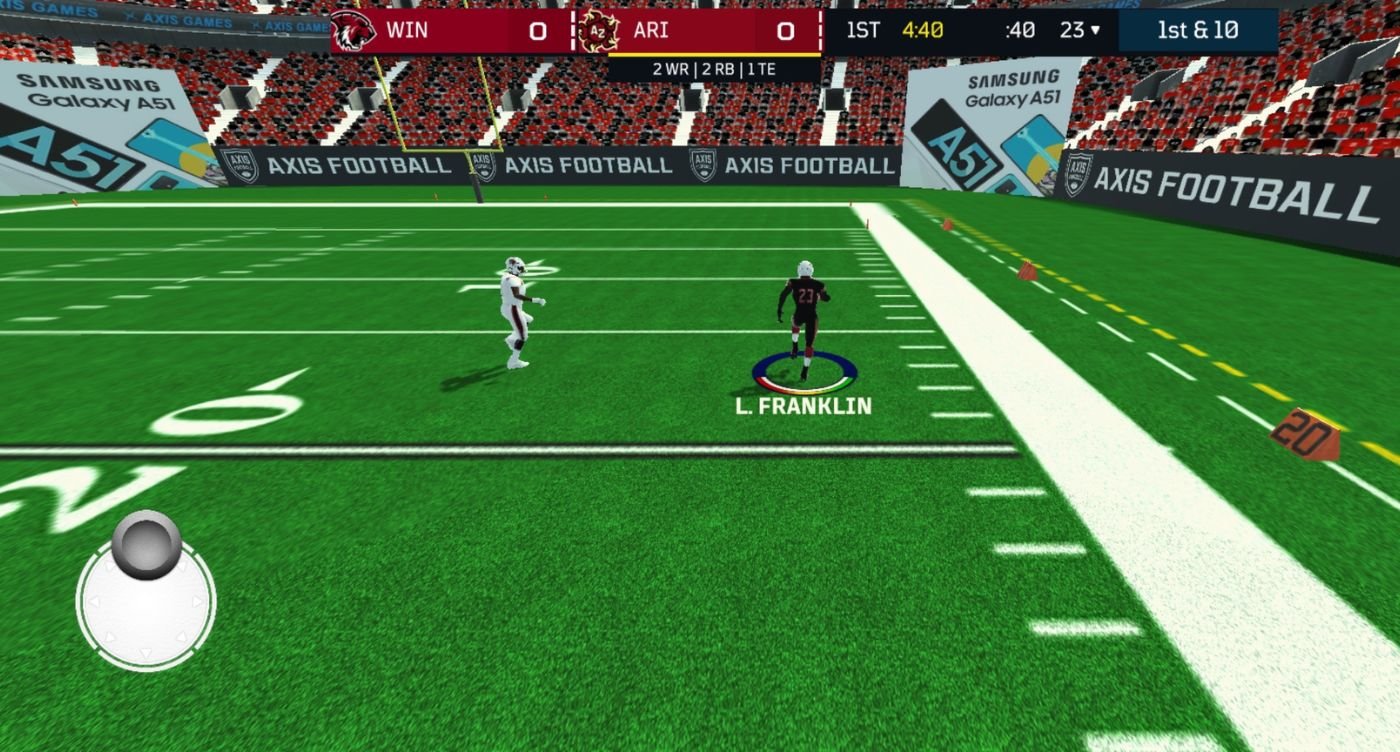Image resolution: width=1400 pixels, height=752 pixels.
Task: Click the L. FRANKLIN name label
Action: point(803,404)
